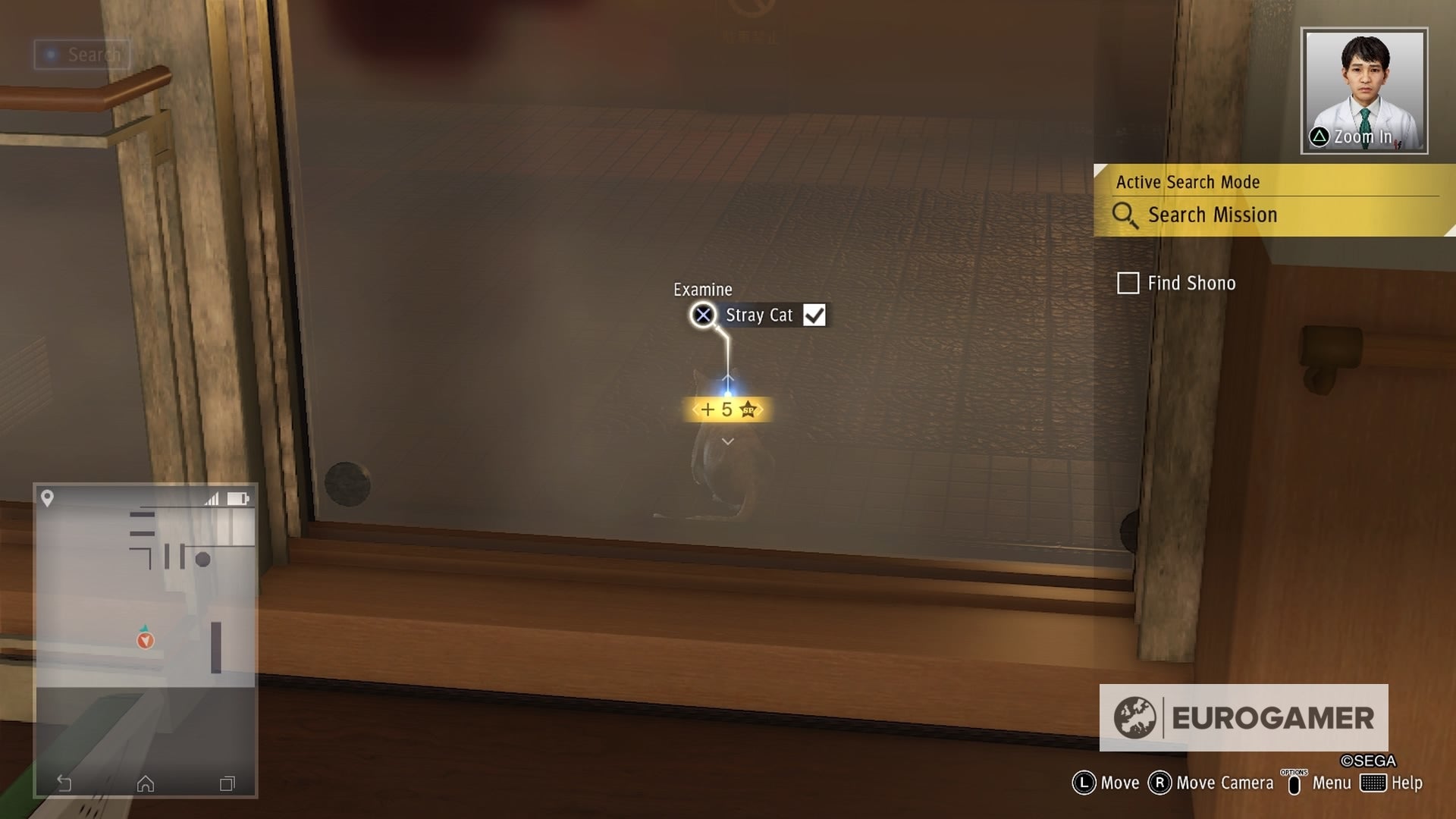Screen dimensions: 1456x819
Task: Uncheck the Stray Cat completed checkmark
Action: click(x=815, y=315)
